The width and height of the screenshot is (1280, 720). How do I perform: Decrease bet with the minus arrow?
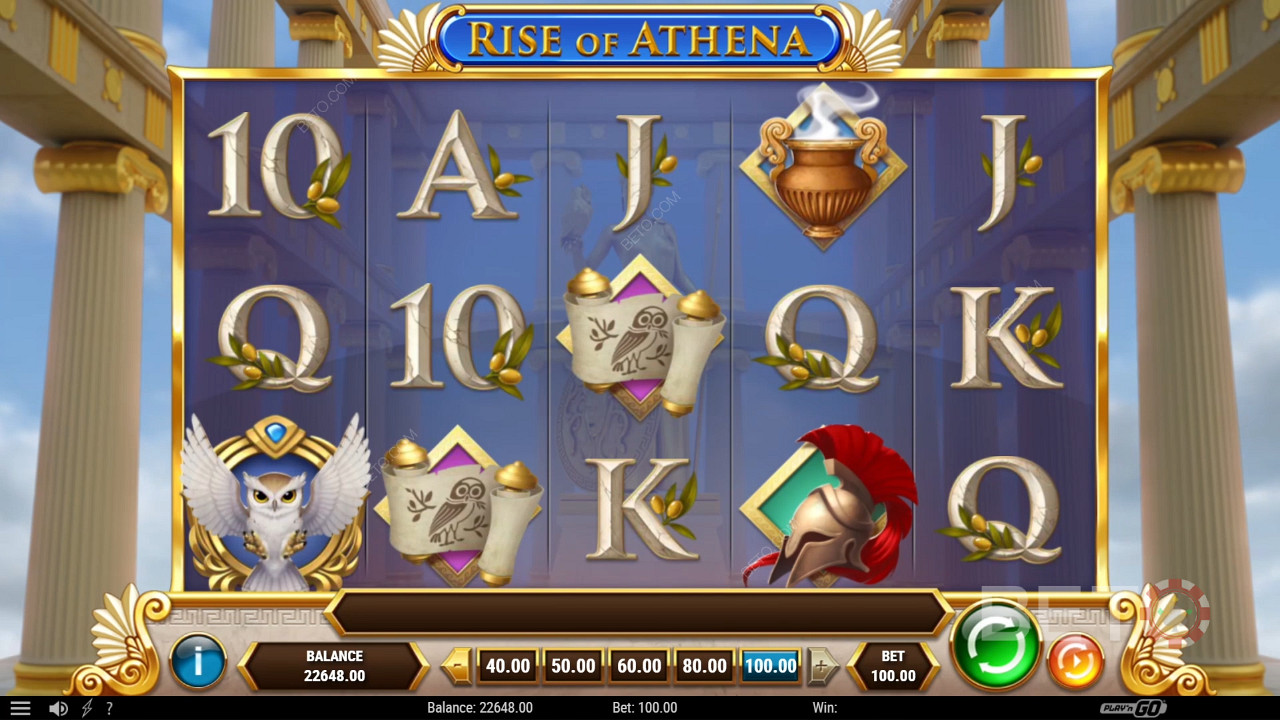tap(458, 666)
